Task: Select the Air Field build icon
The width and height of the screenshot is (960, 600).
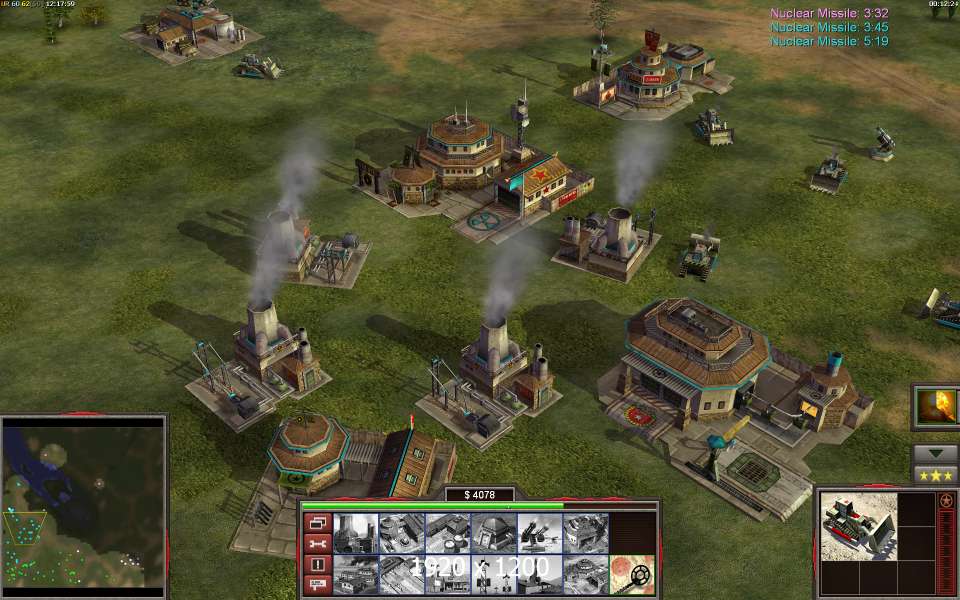Action: (401, 575)
